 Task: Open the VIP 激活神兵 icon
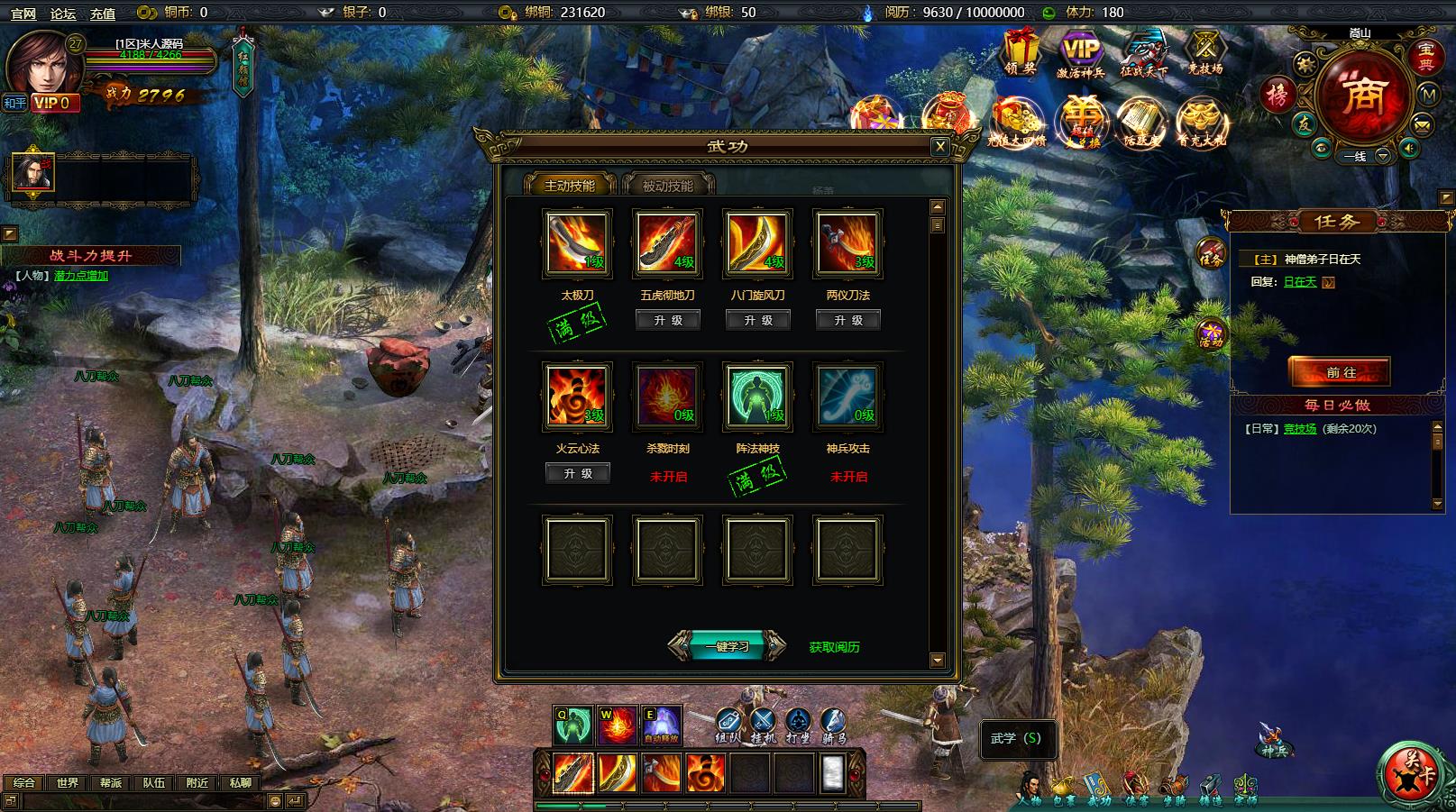pyautogui.click(x=1080, y=52)
